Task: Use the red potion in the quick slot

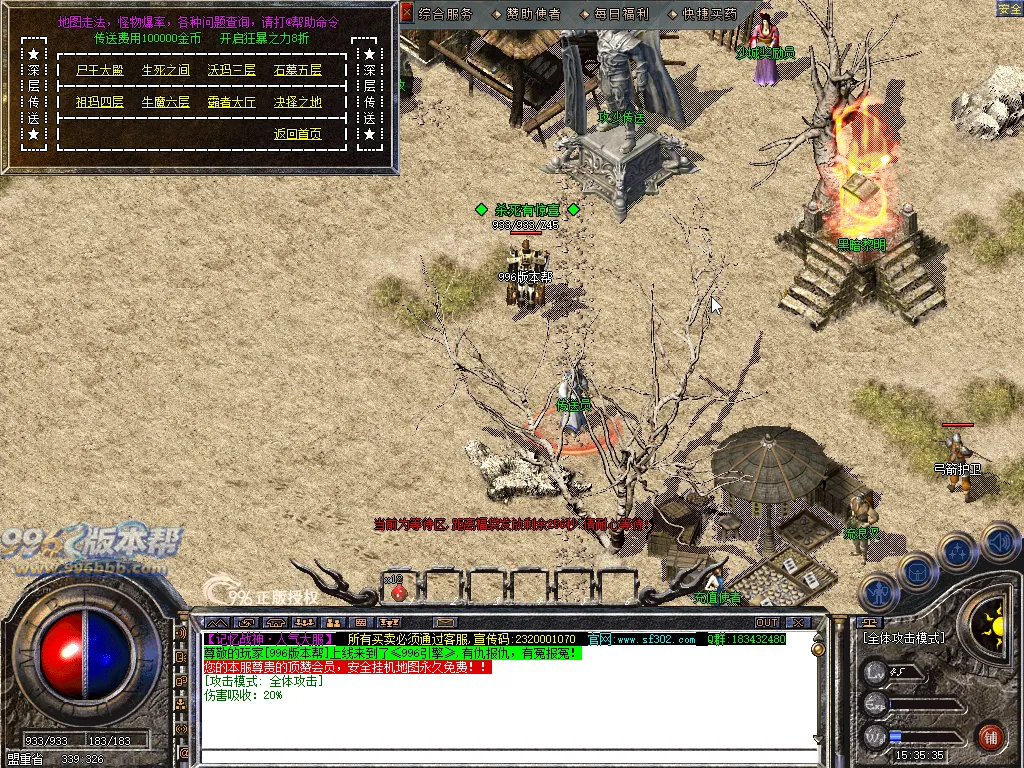Action: (398, 590)
